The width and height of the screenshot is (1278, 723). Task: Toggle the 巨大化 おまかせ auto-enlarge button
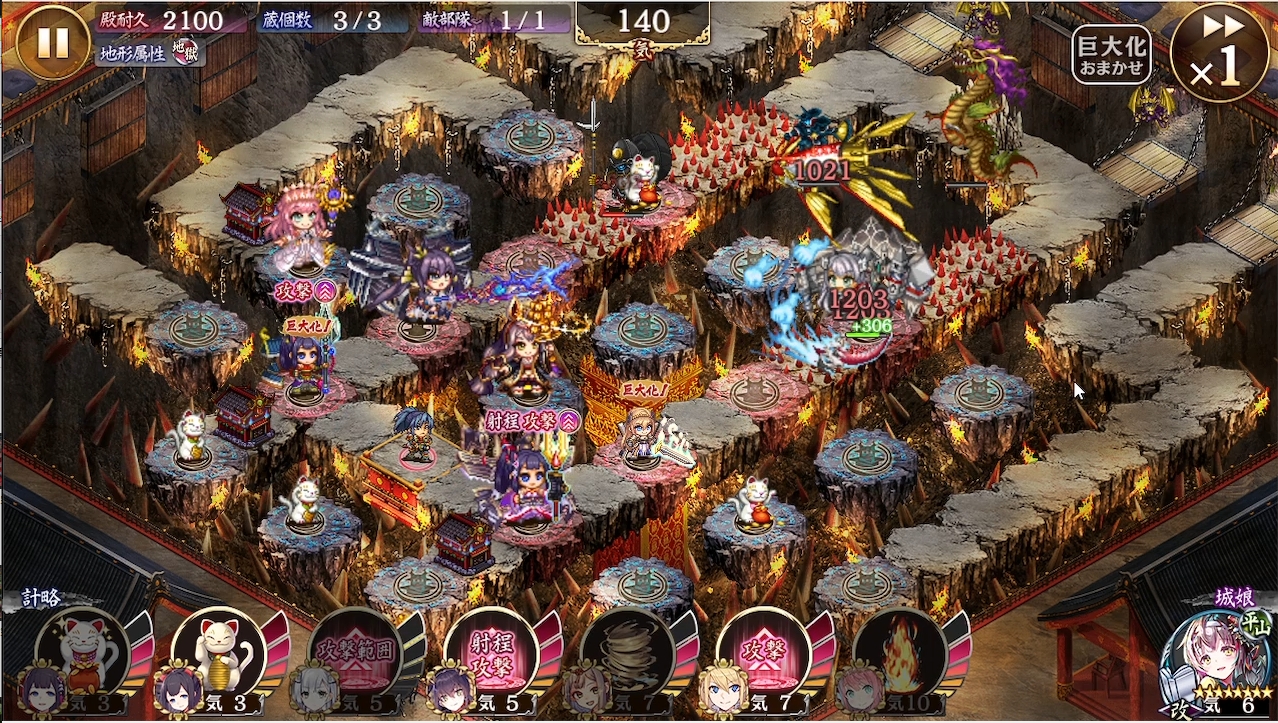[1111, 53]
